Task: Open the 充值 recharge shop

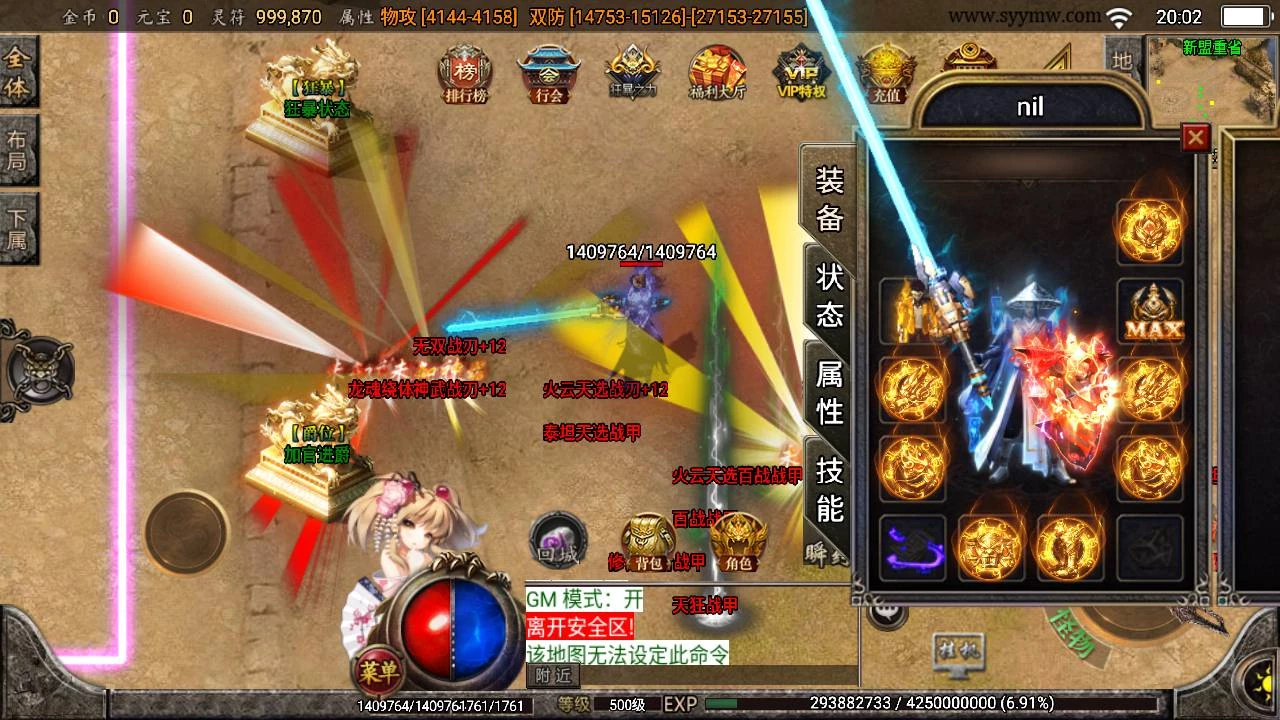Action: pyautogui.click(x=886, y=73)
